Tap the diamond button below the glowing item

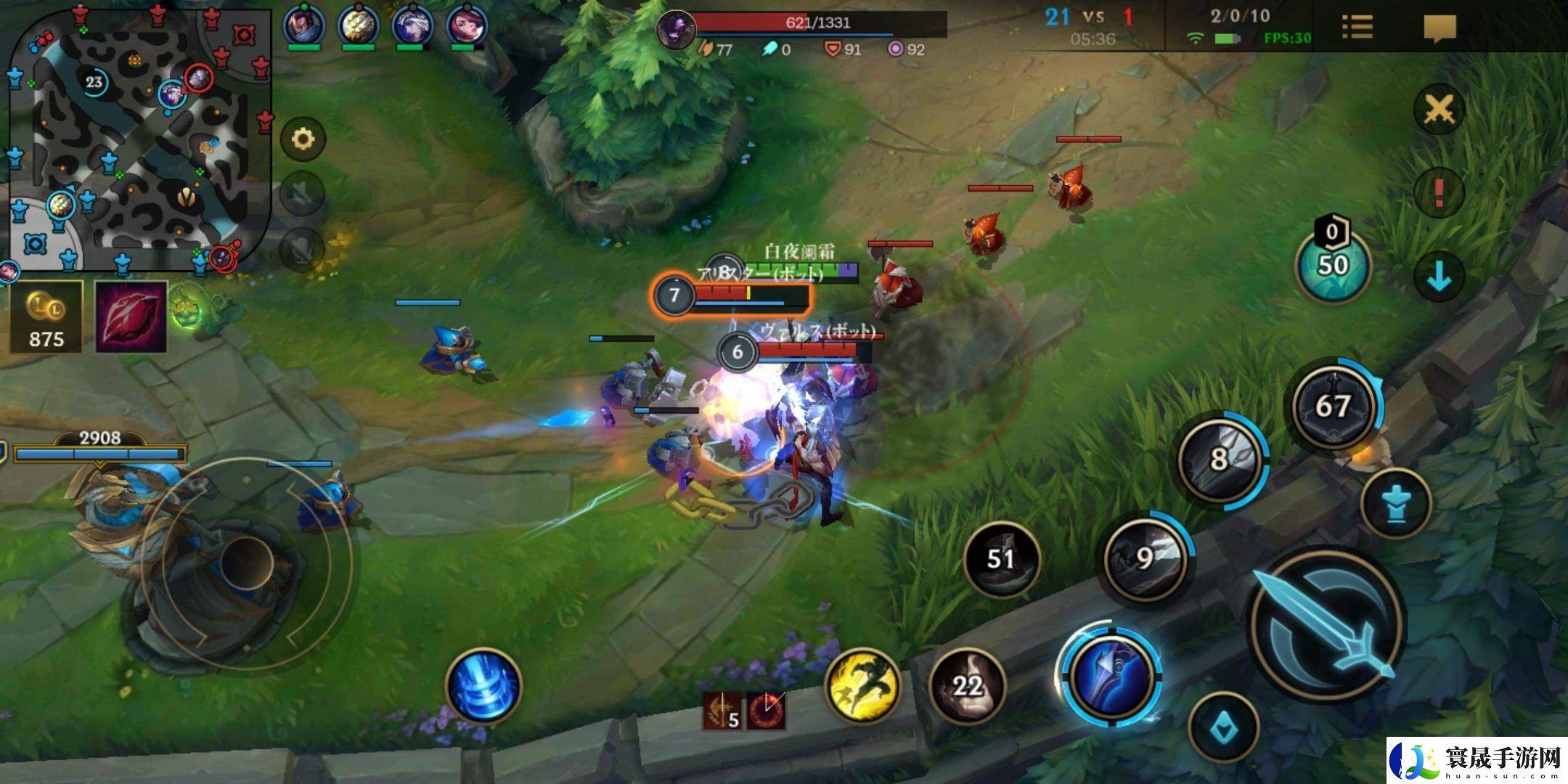pyautogui.click(x=1224, y=727)
